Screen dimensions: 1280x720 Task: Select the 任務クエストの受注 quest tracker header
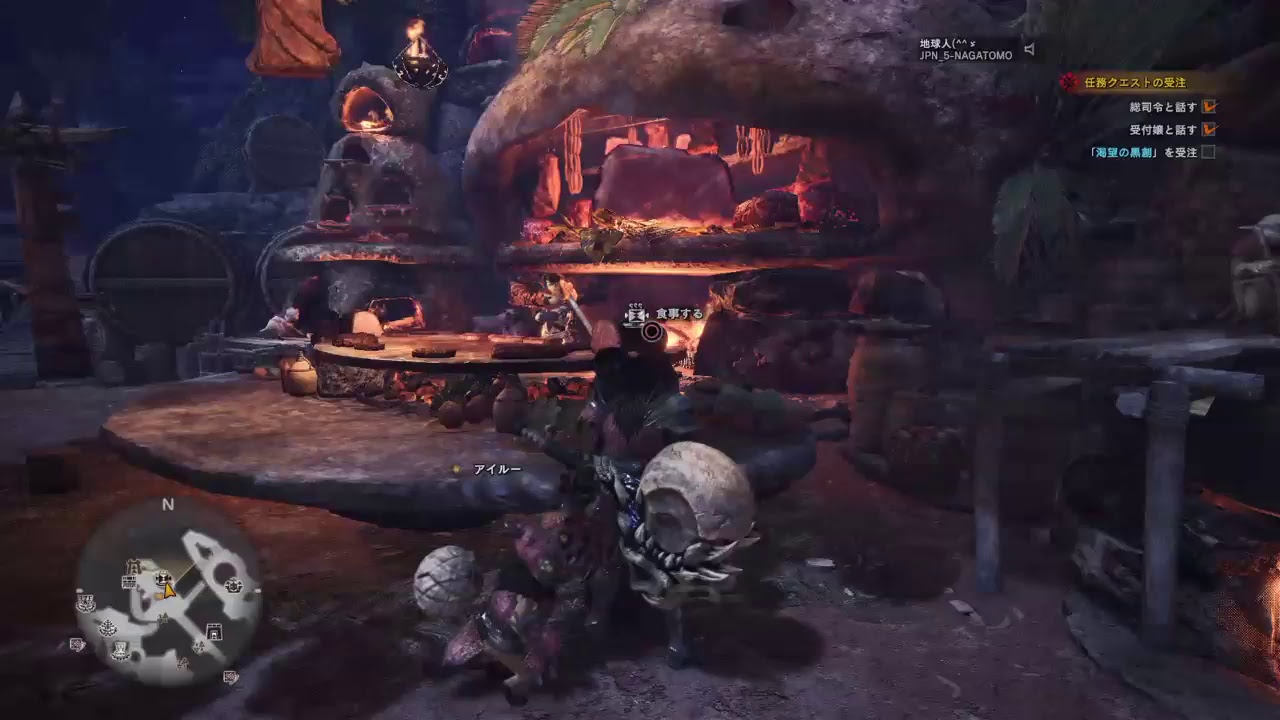pyautogui.click(x=1135, y=83)
